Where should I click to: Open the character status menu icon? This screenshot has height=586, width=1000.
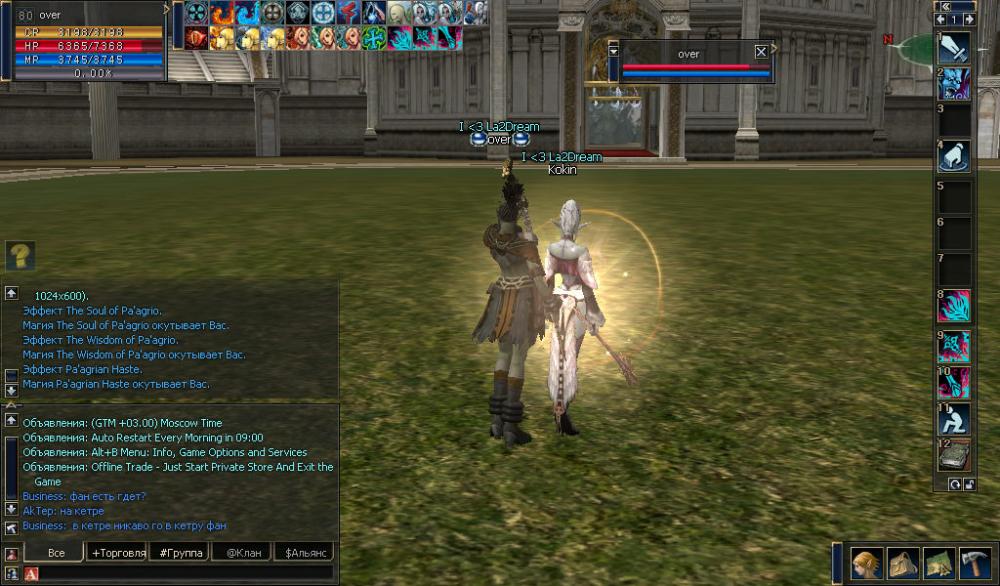tap(866, 563)
